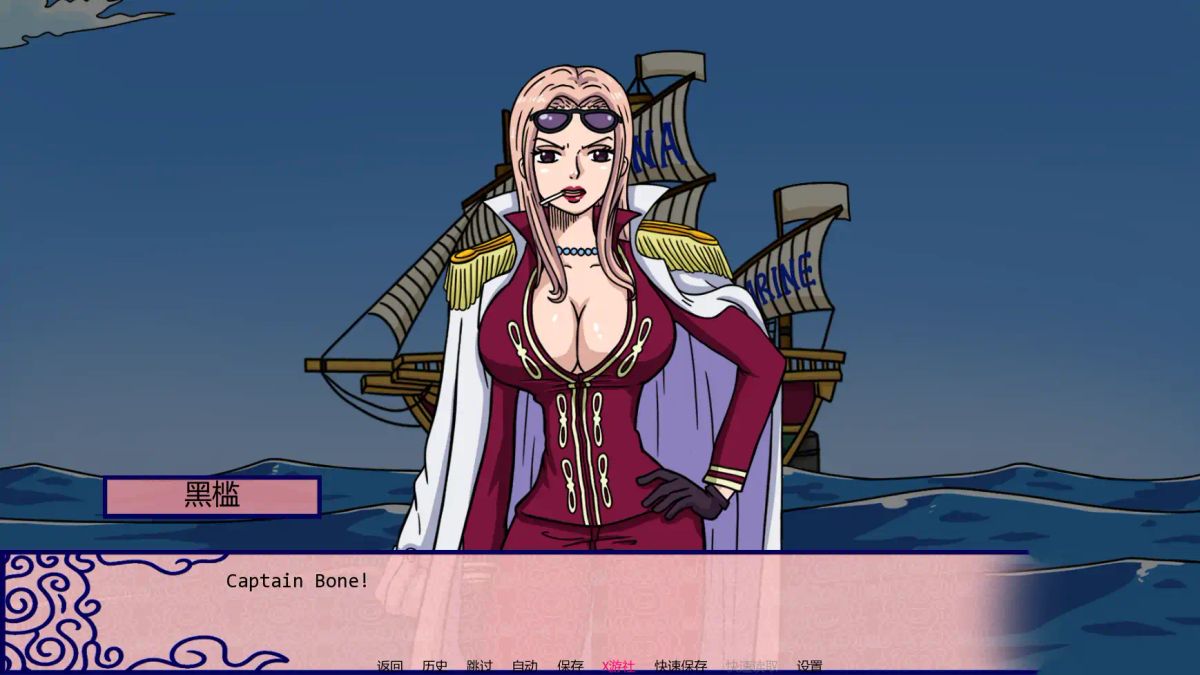Open the 保存 (Save) menu
This screenshot has height=675, width=1200.
point(570,666)
